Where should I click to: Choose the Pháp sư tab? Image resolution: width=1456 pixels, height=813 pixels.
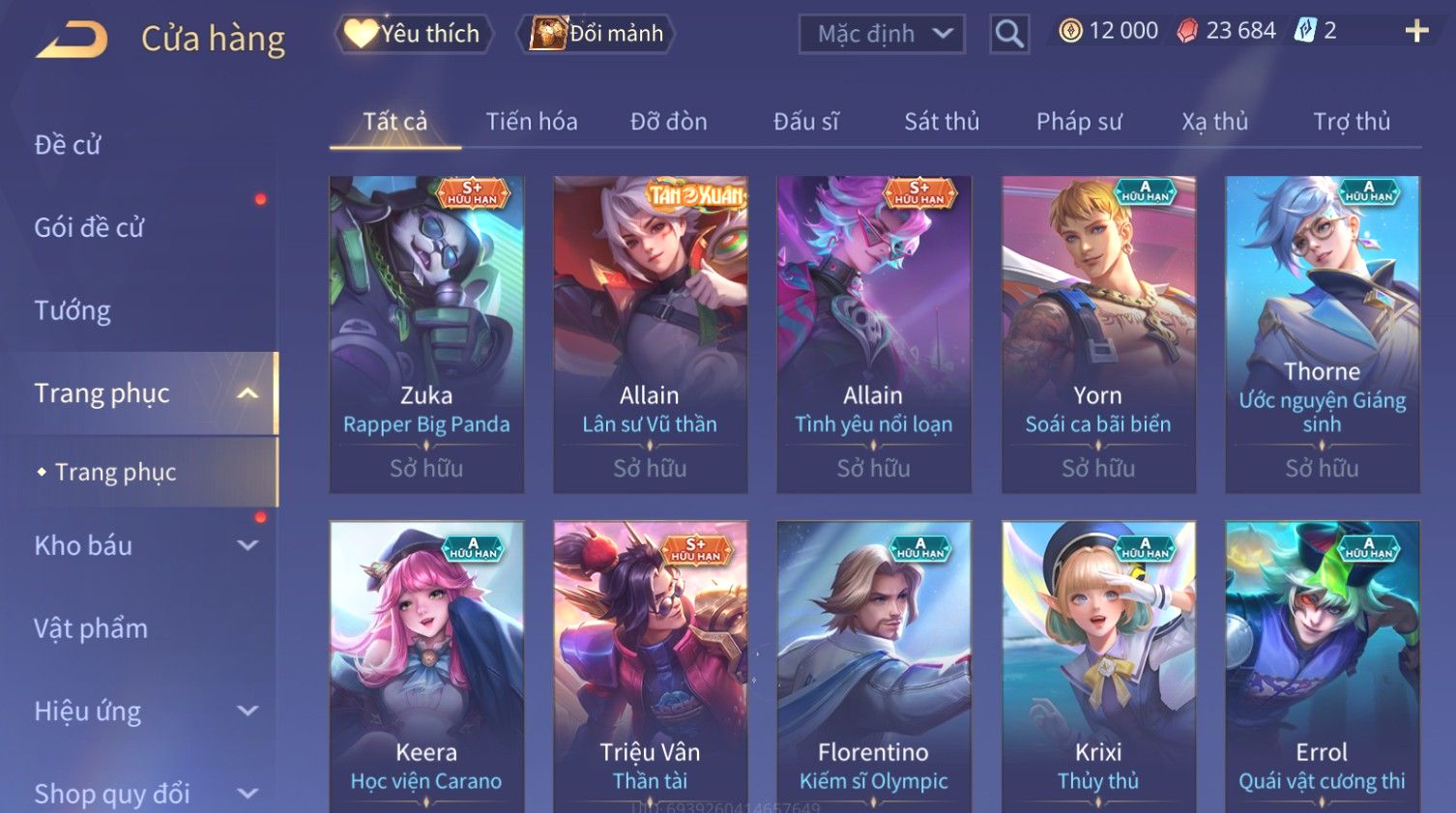point(1079,122)
